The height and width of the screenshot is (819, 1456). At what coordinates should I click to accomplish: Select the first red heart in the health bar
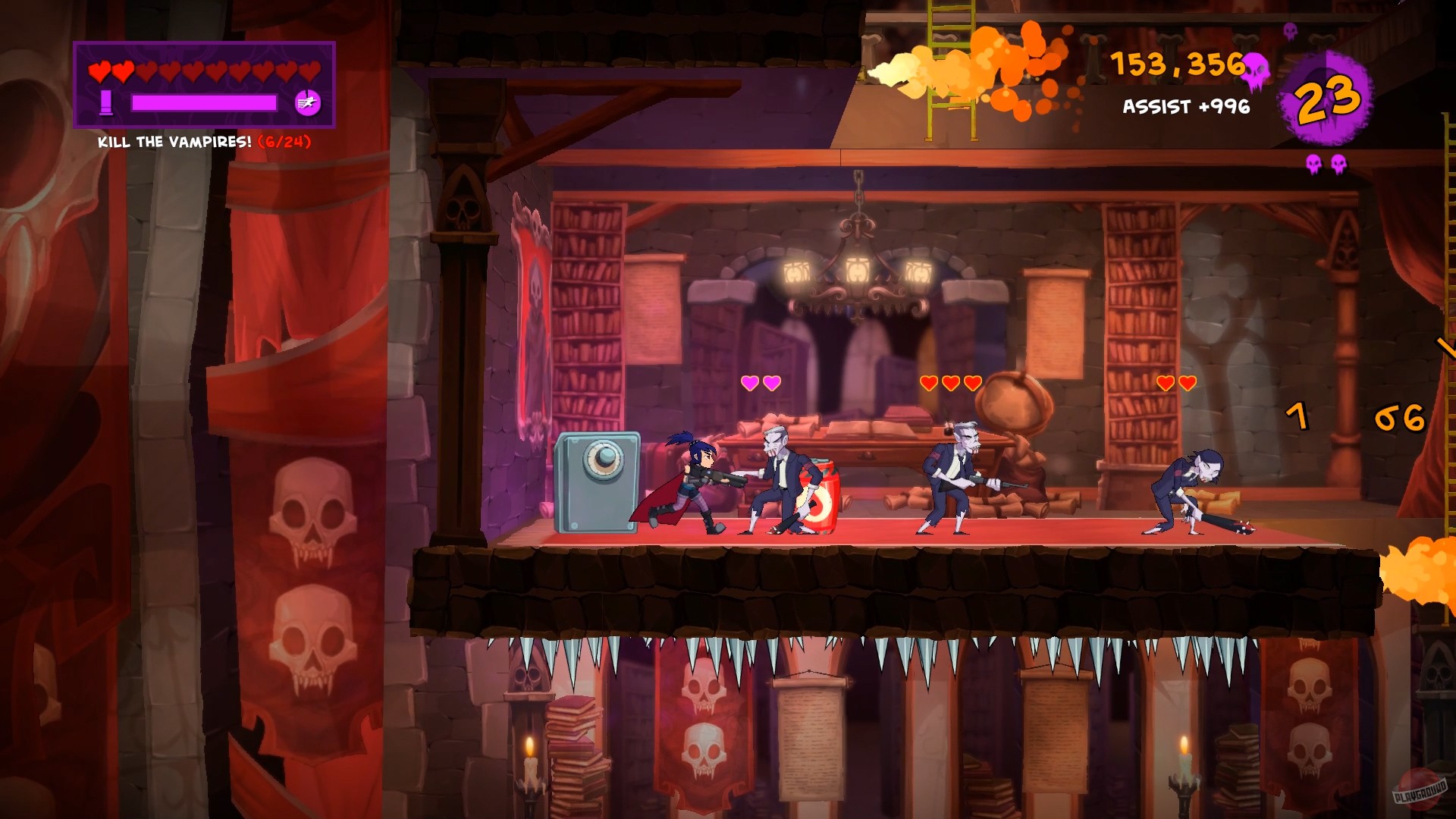pyautogui.click(x=98, y=72)
